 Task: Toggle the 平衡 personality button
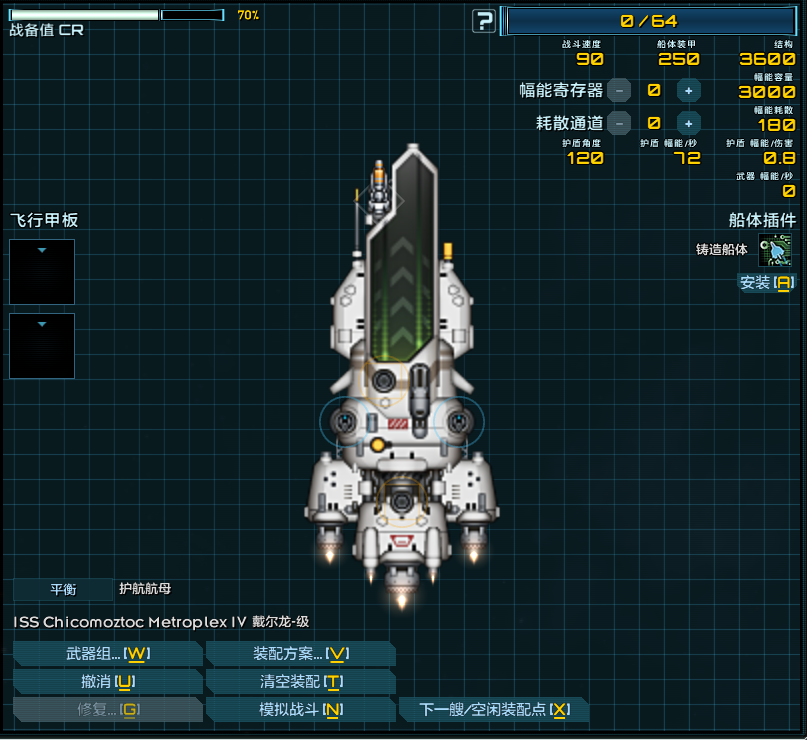tap(64, 589)
